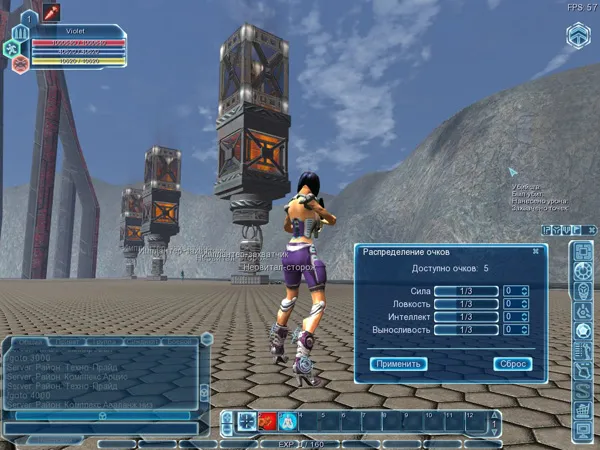This screenshot has height=450, width=600.
Task: Apply the points with the Применить button
Action: pos(399,364)
